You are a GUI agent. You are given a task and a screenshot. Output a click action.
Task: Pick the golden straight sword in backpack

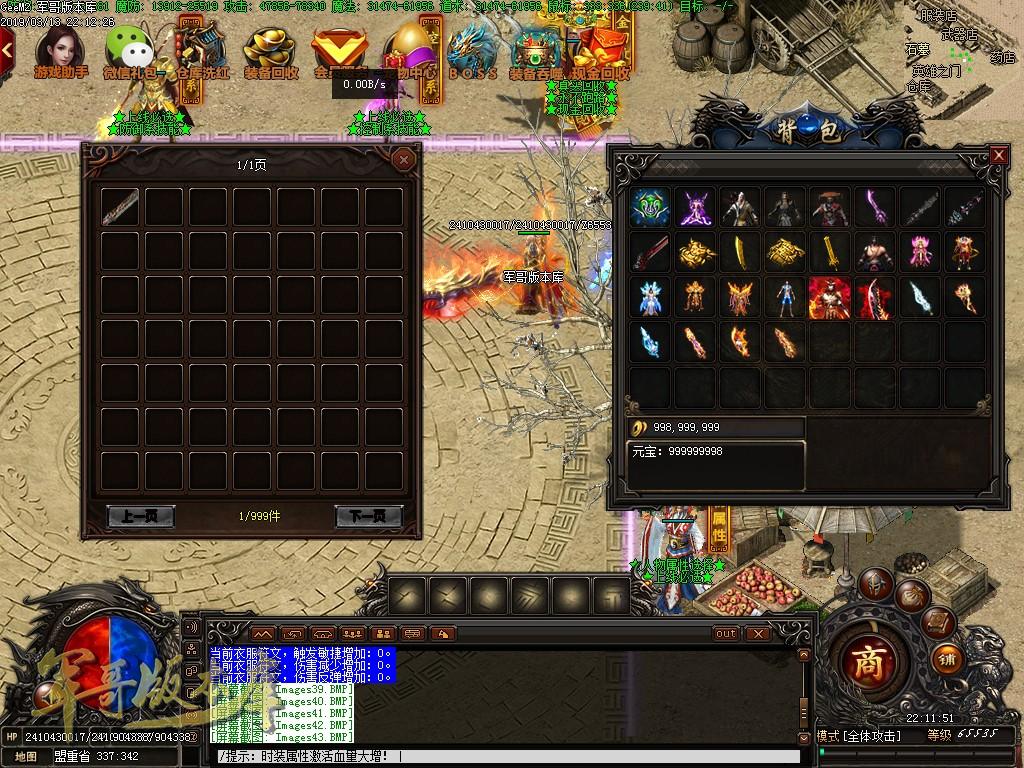pos(829,252)
